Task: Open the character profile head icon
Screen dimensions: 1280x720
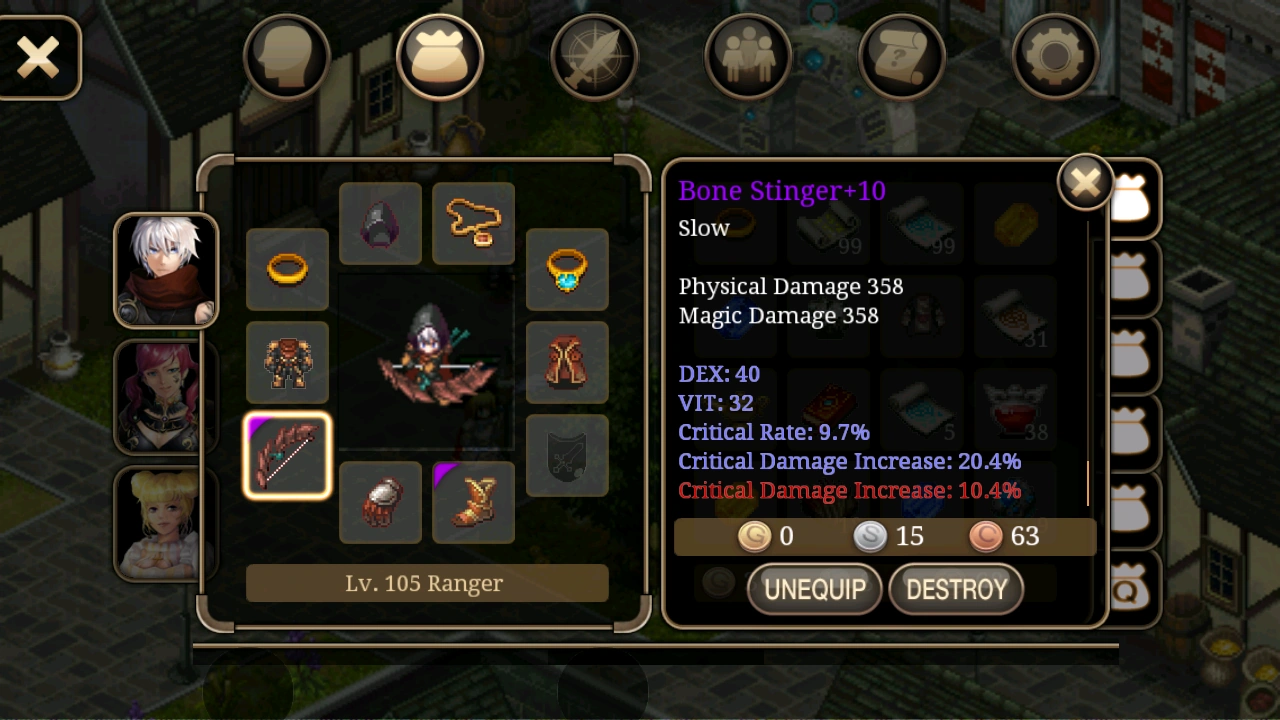Action: pos(286,55)
